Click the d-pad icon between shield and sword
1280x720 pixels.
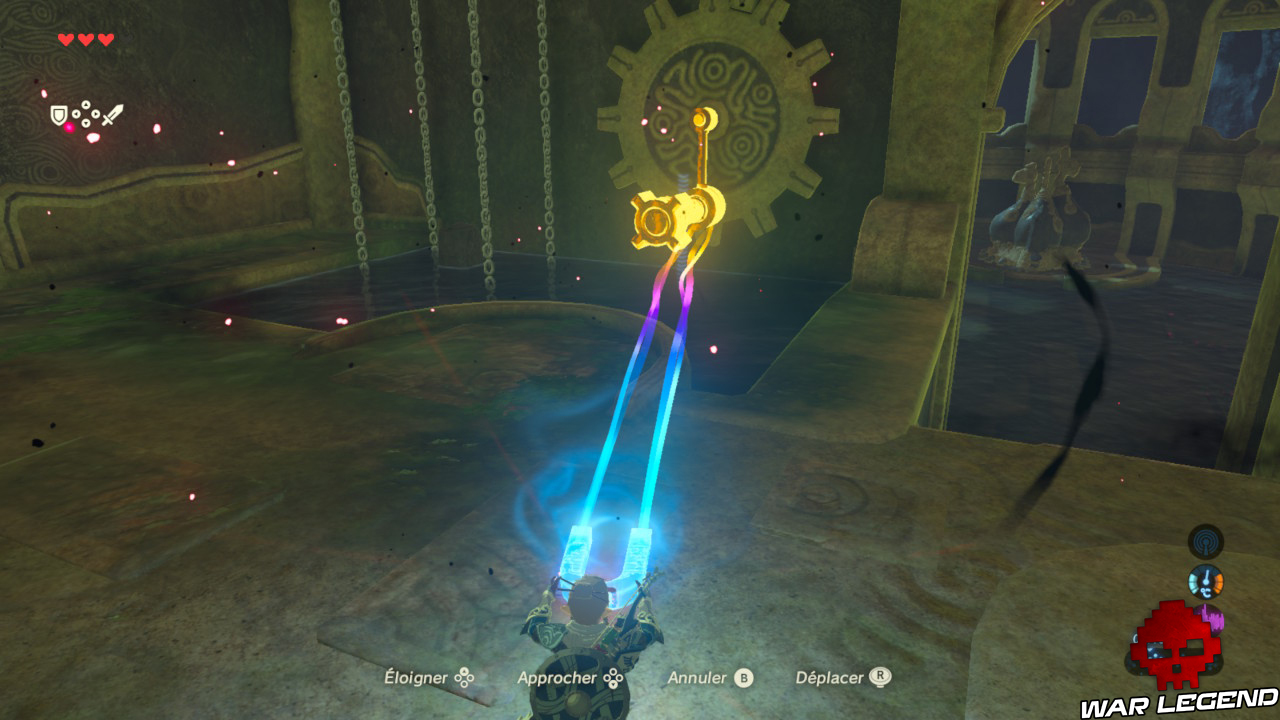[85, 113]
